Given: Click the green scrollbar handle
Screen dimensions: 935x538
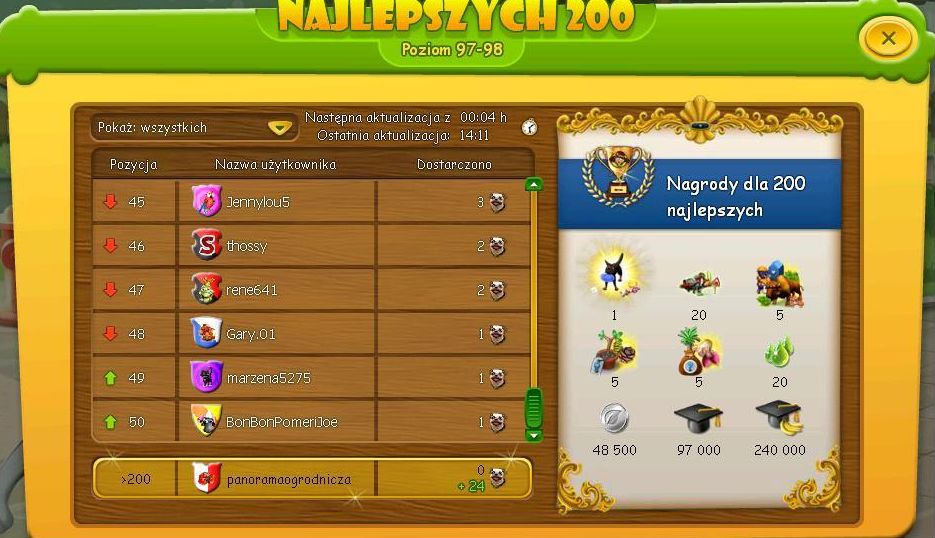Looking at the screenshot, I should pos(534,408).
